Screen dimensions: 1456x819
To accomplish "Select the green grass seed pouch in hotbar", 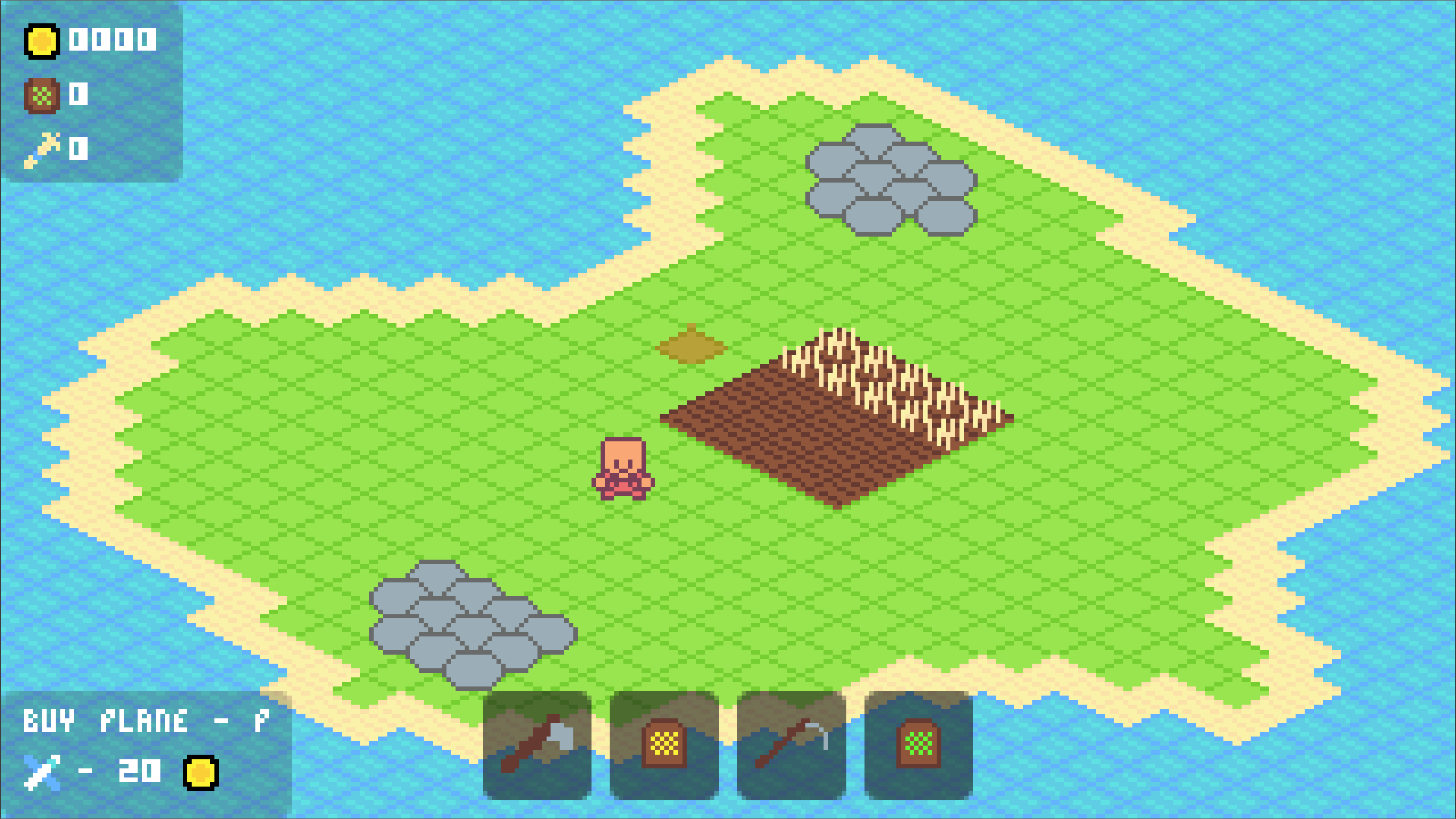I will pos(918,745).
